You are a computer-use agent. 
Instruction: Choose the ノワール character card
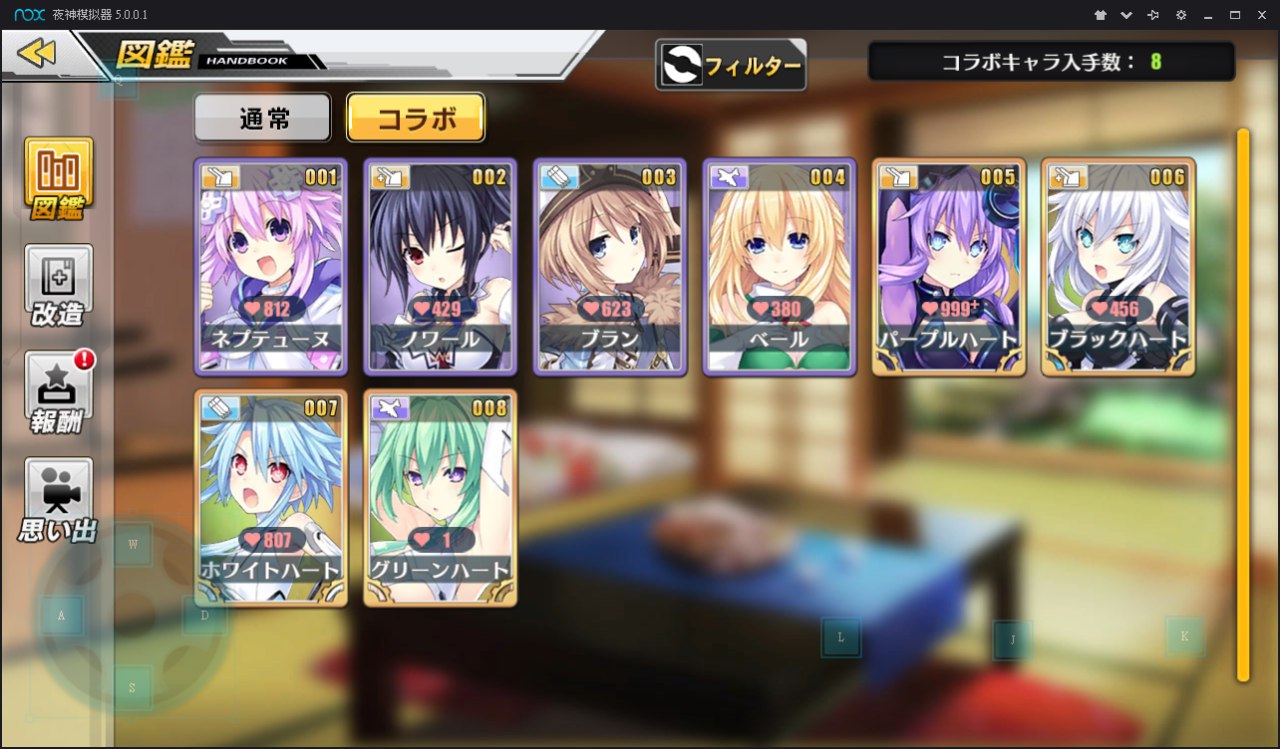(440, 266)
